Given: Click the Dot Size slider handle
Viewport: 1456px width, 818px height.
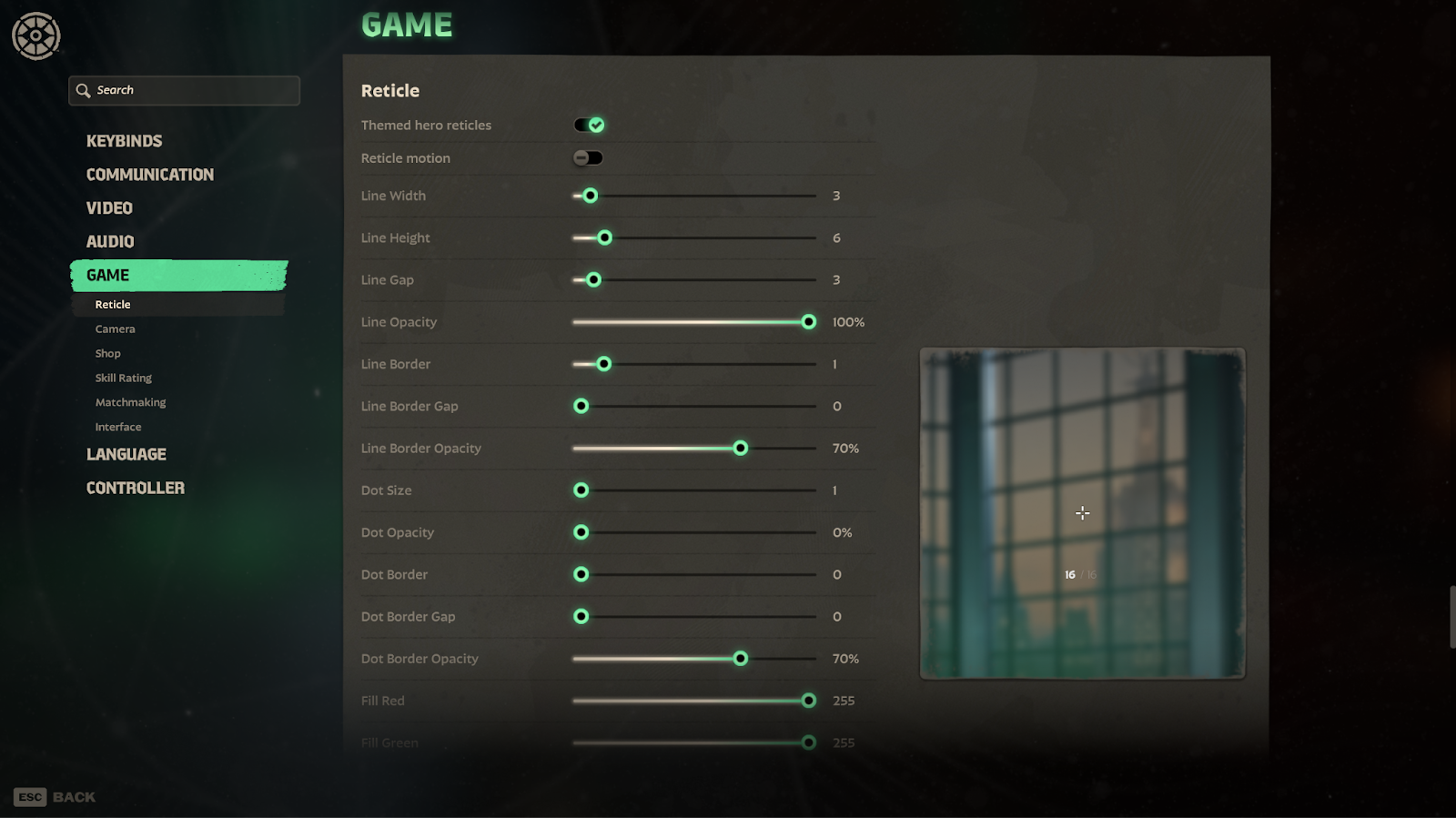Looking at the screenshot, I should pyautogui.click(x=581, y=490).
